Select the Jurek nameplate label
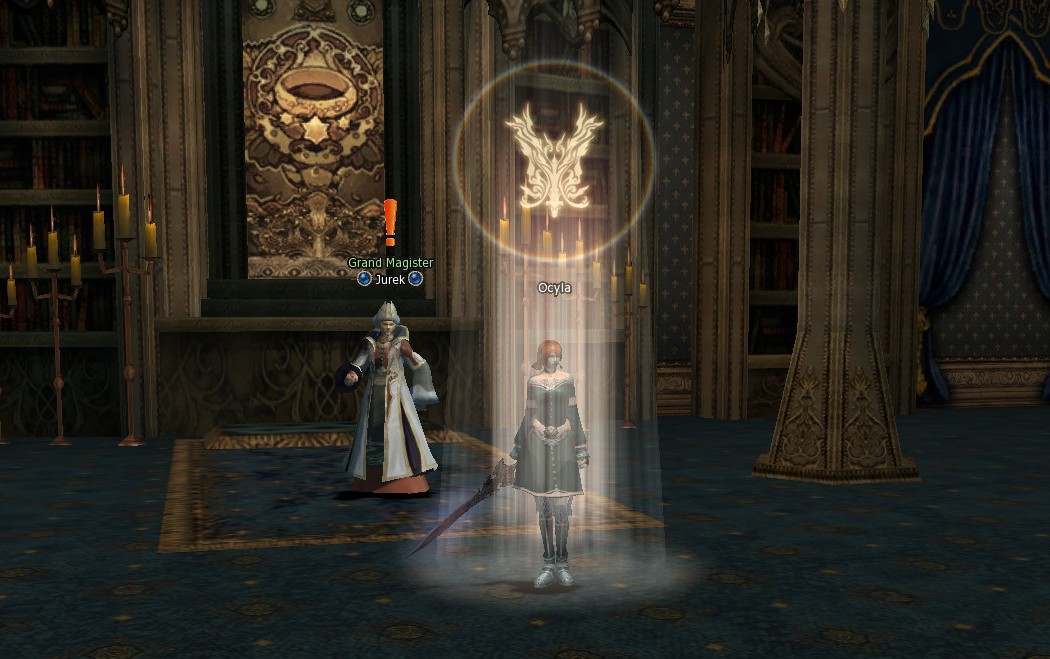 (390, 279)
